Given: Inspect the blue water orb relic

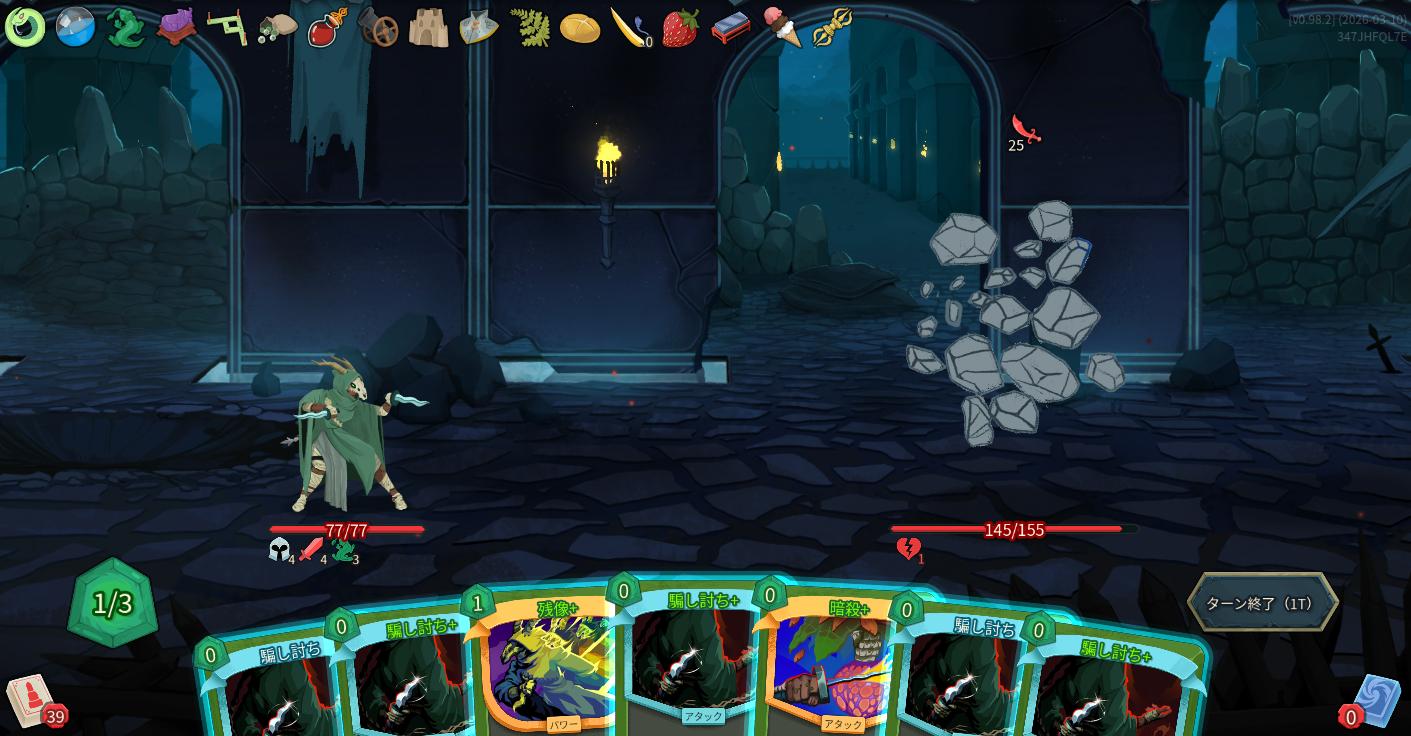Looking at the screenshot, I should tap(75, 27).
